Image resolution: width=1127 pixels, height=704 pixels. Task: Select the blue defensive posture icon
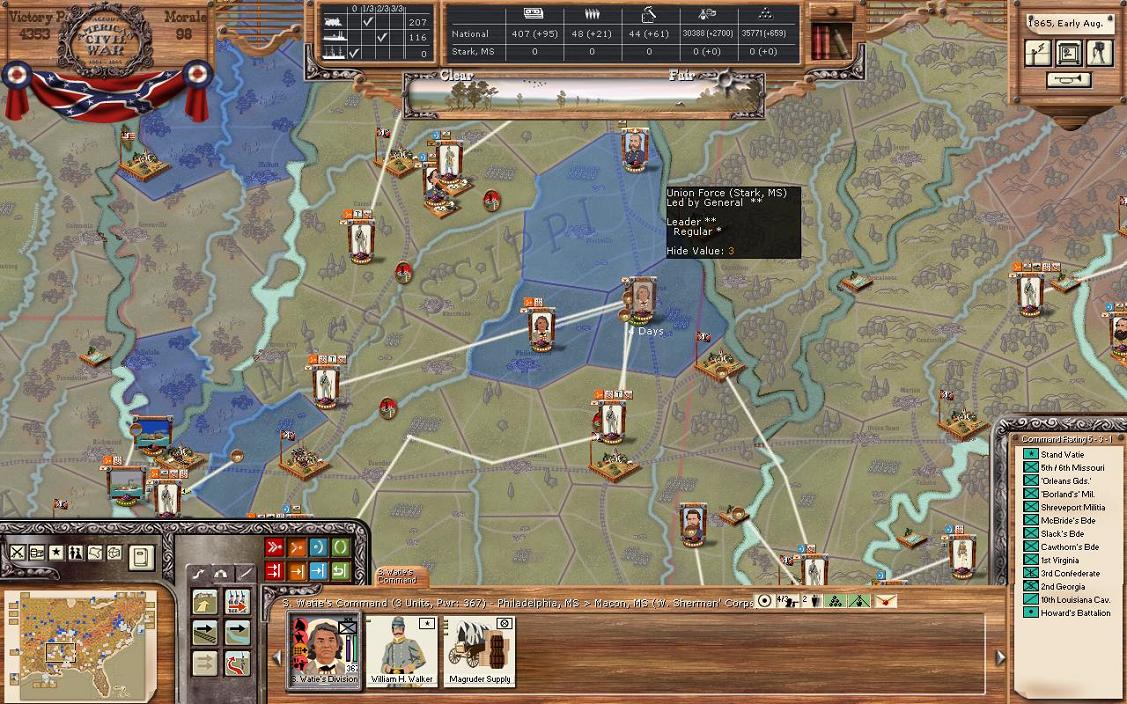(x=318, y=547)
